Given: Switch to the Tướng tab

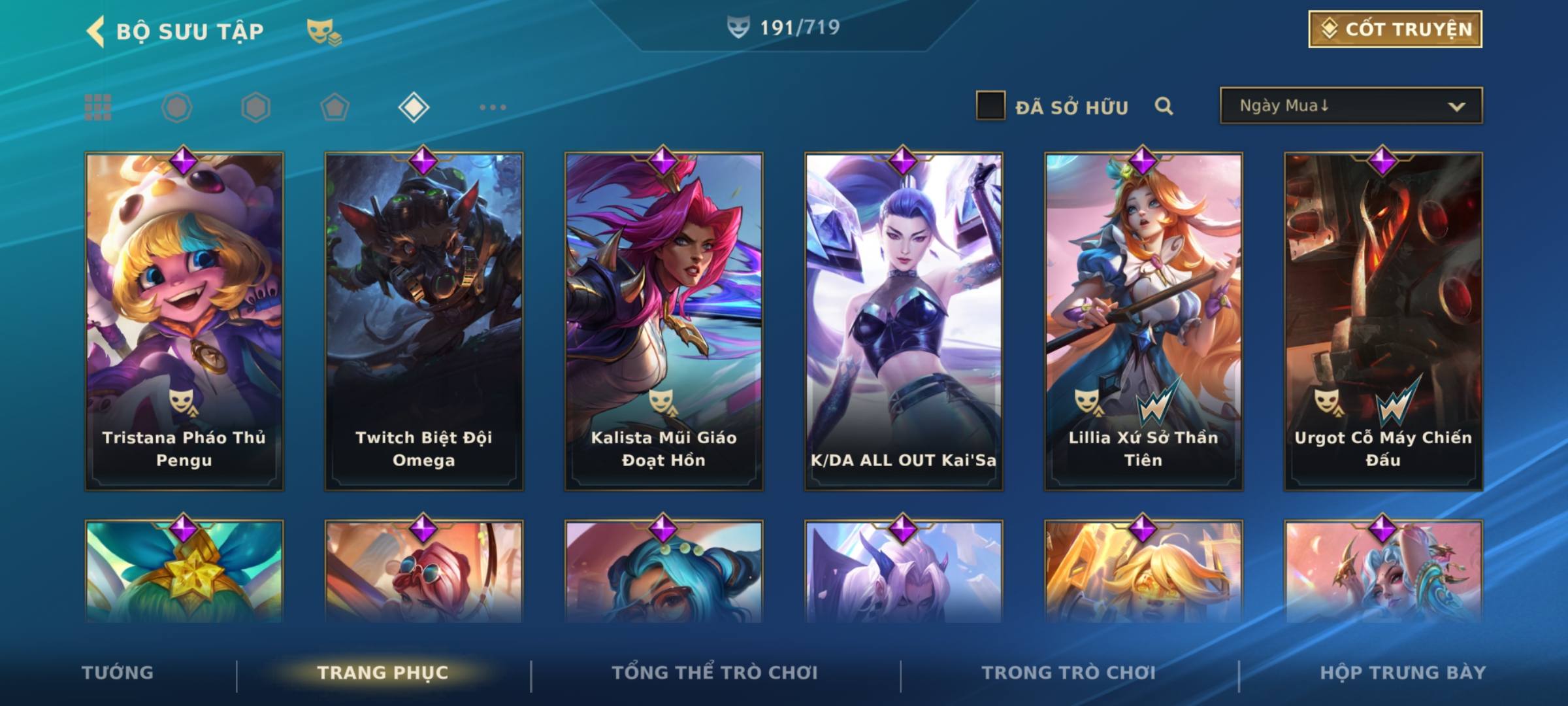Looking at the screenshot, I should click(x=118, y=673).
